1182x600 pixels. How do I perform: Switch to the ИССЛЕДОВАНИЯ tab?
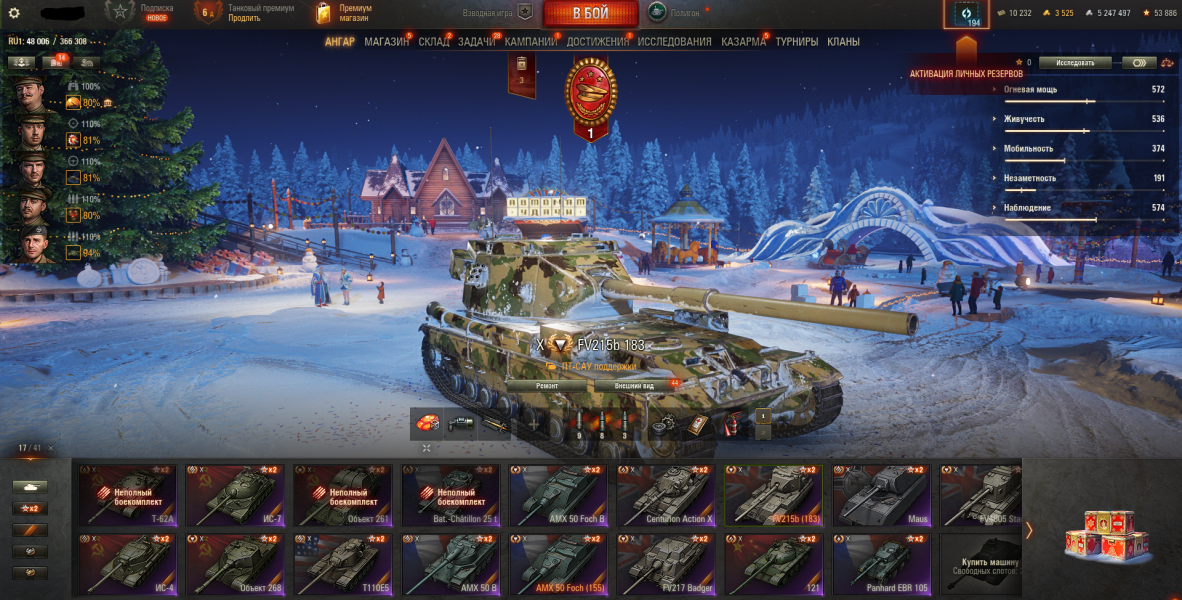[674, 42]
